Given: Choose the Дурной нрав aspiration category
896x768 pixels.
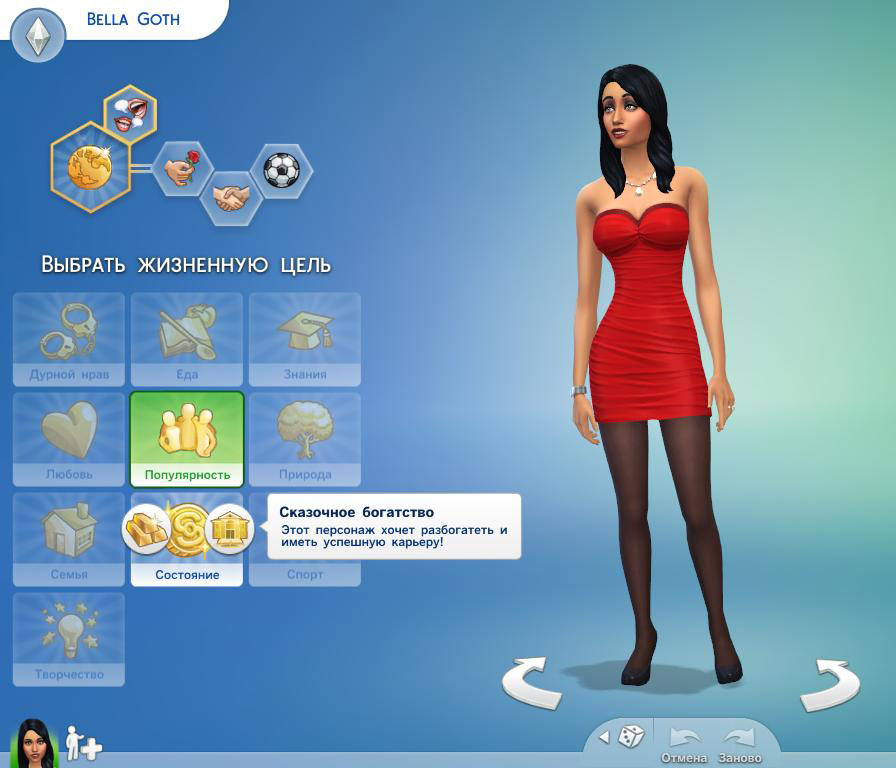Looking at the screenshot, I should (69, 339).
